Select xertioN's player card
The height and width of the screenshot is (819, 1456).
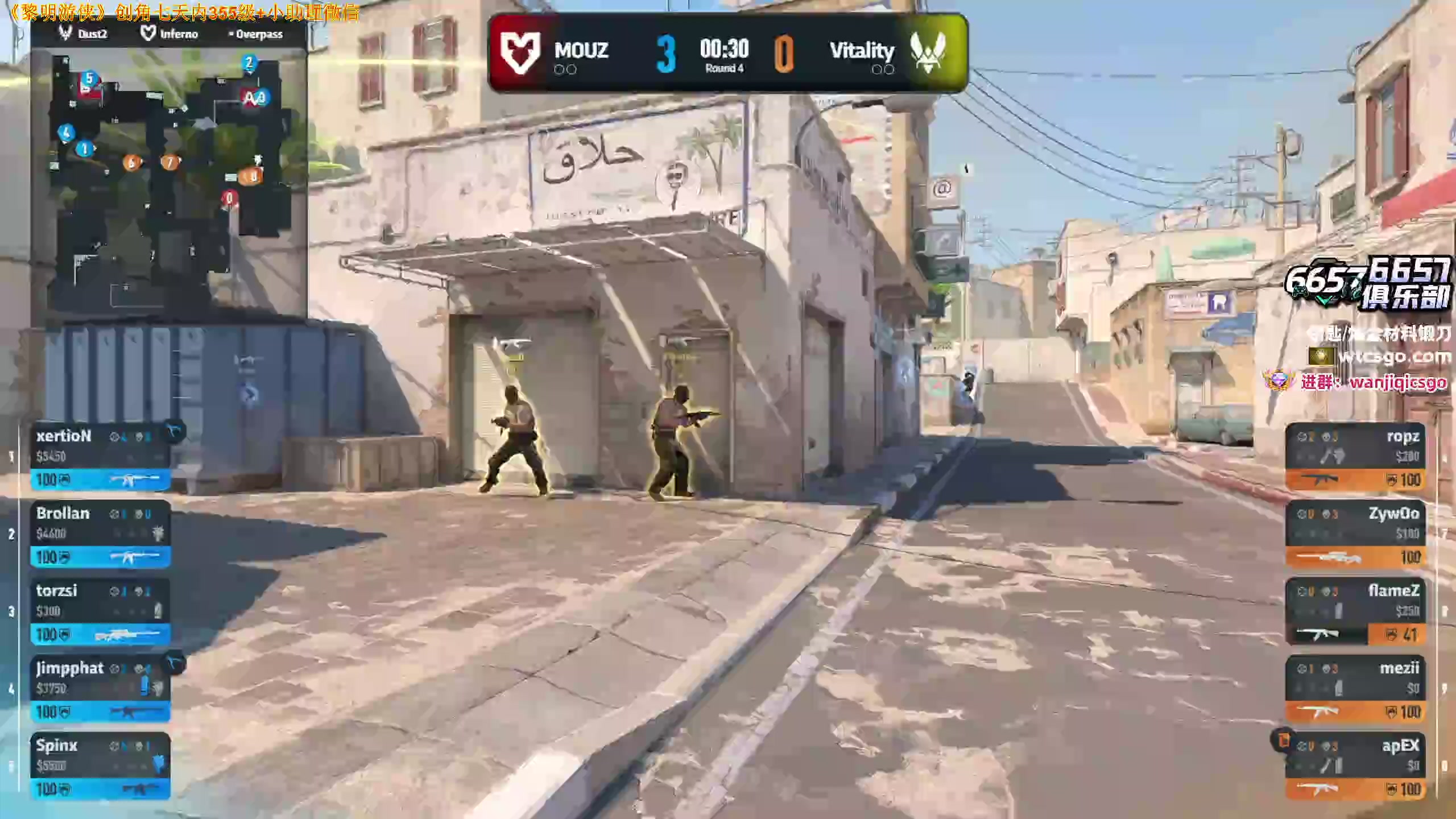coord(100,457)
